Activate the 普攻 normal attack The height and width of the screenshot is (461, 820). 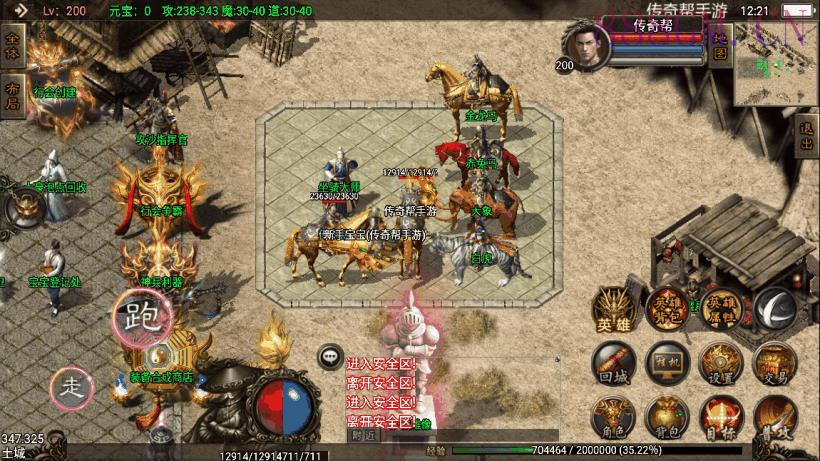tap(772, 416)
